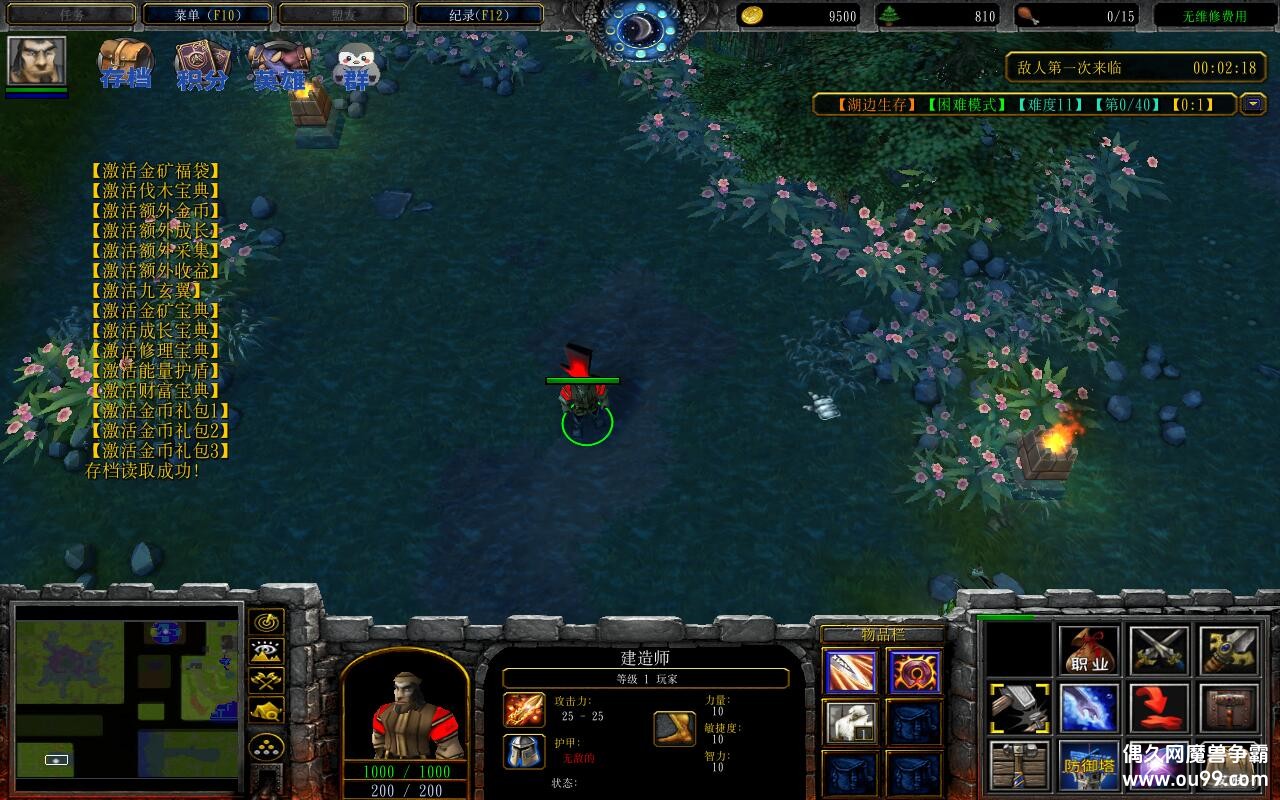This screenshot has width=1280, height=800.
Task: Open the 积分 card icon
Action: [x=201, y=66]
